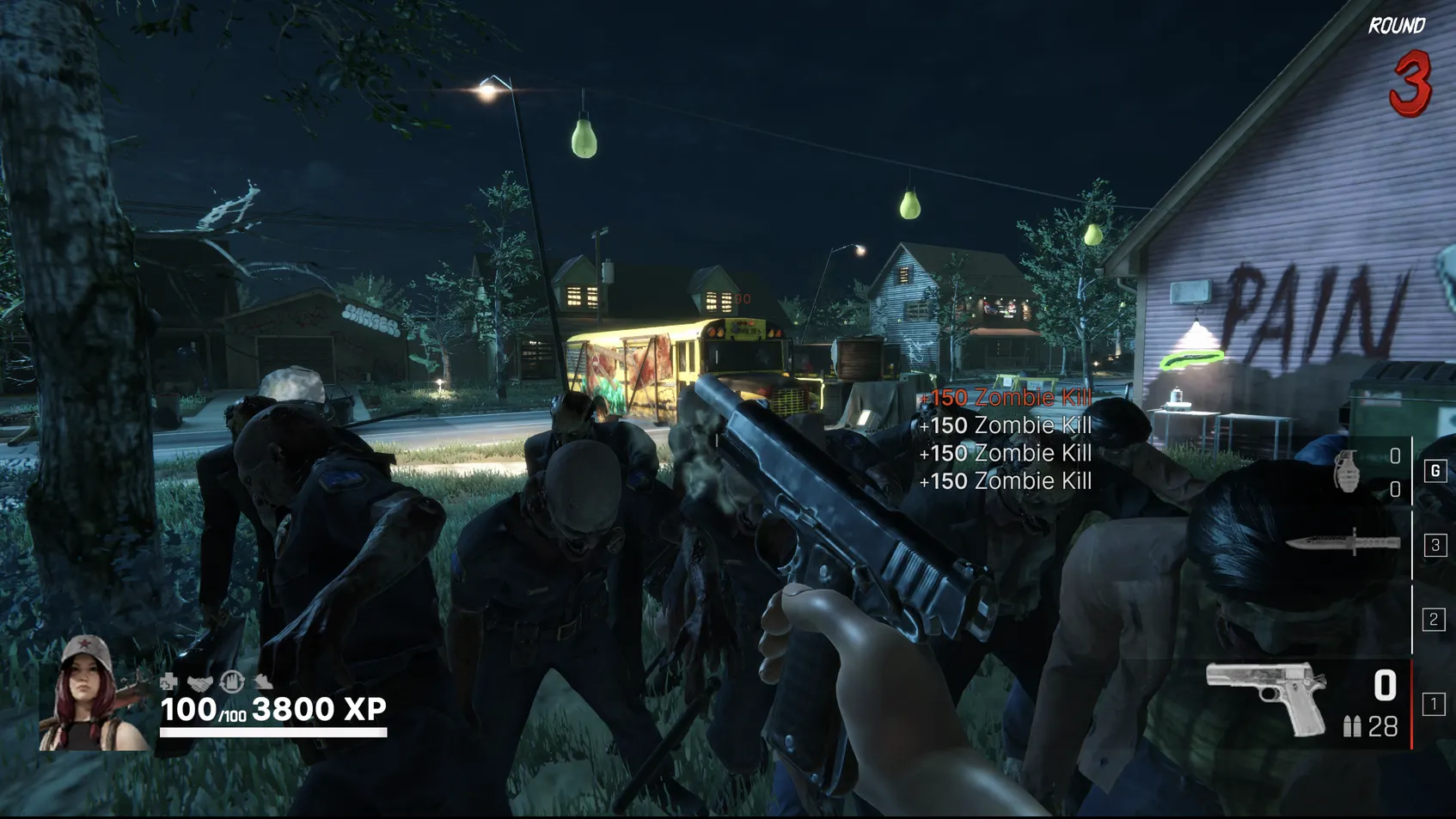Click the hand-in-circle interaction icon
This screenshot has width=1456, height=819.
[x=230, y=683]
